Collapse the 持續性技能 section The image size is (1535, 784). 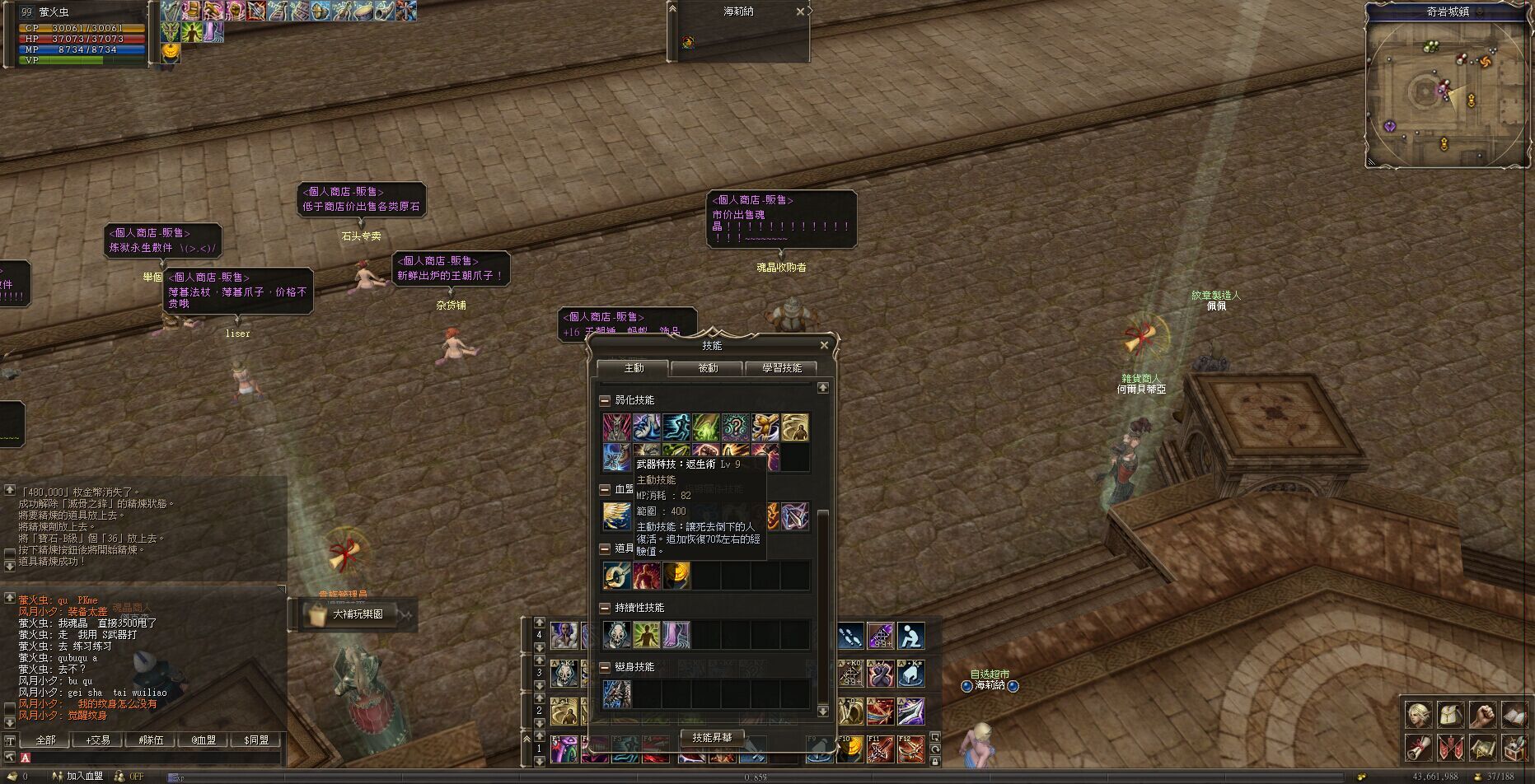tap(605, 608)
